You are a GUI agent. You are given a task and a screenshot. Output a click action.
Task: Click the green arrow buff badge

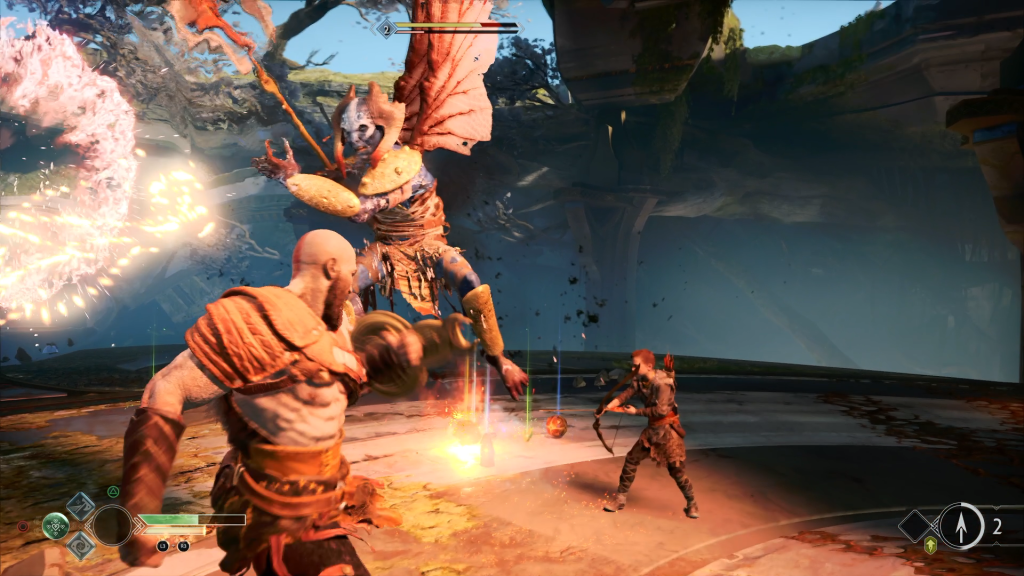(x=931, y=545)
